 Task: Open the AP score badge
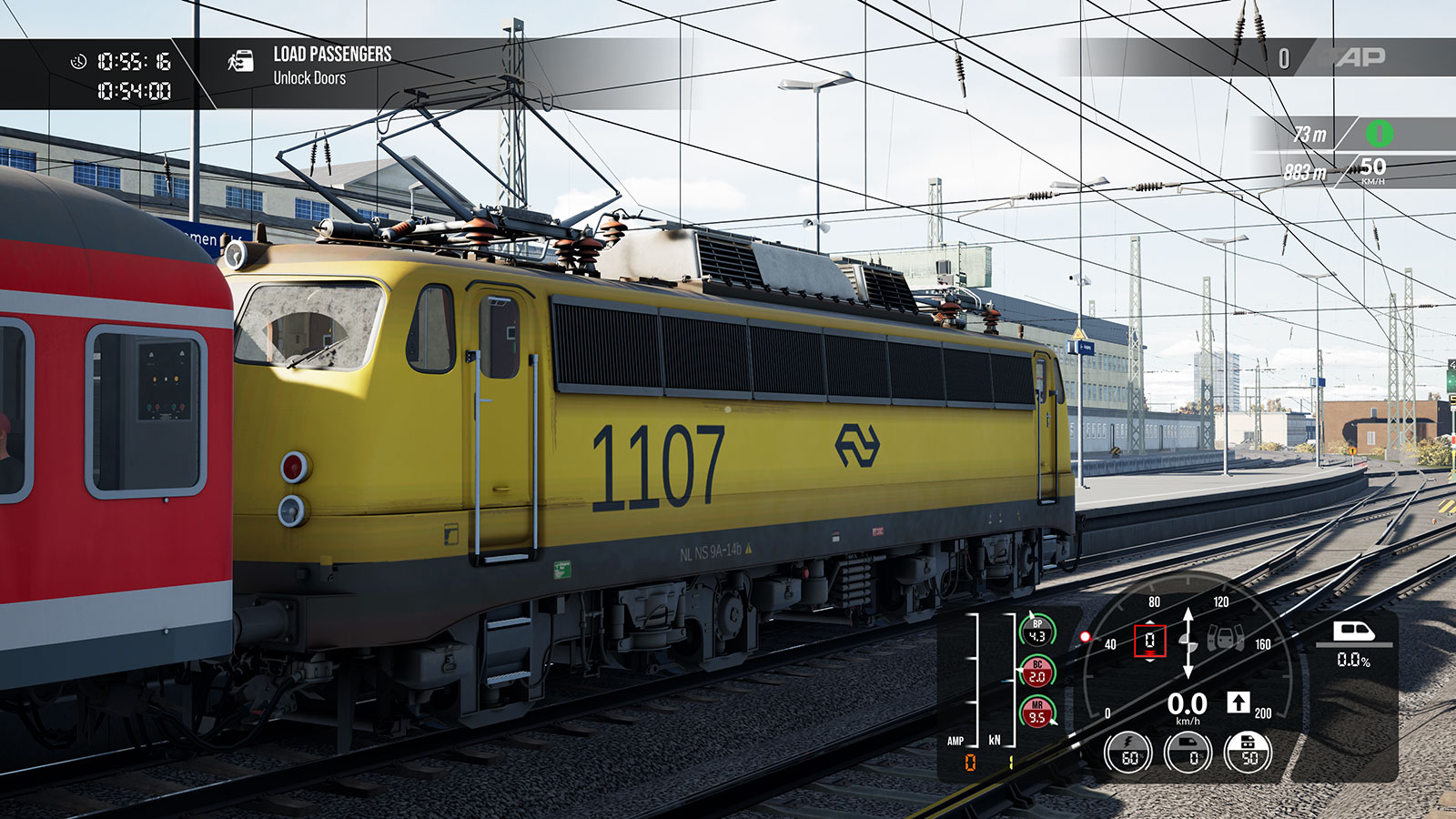coord(1360,57)
